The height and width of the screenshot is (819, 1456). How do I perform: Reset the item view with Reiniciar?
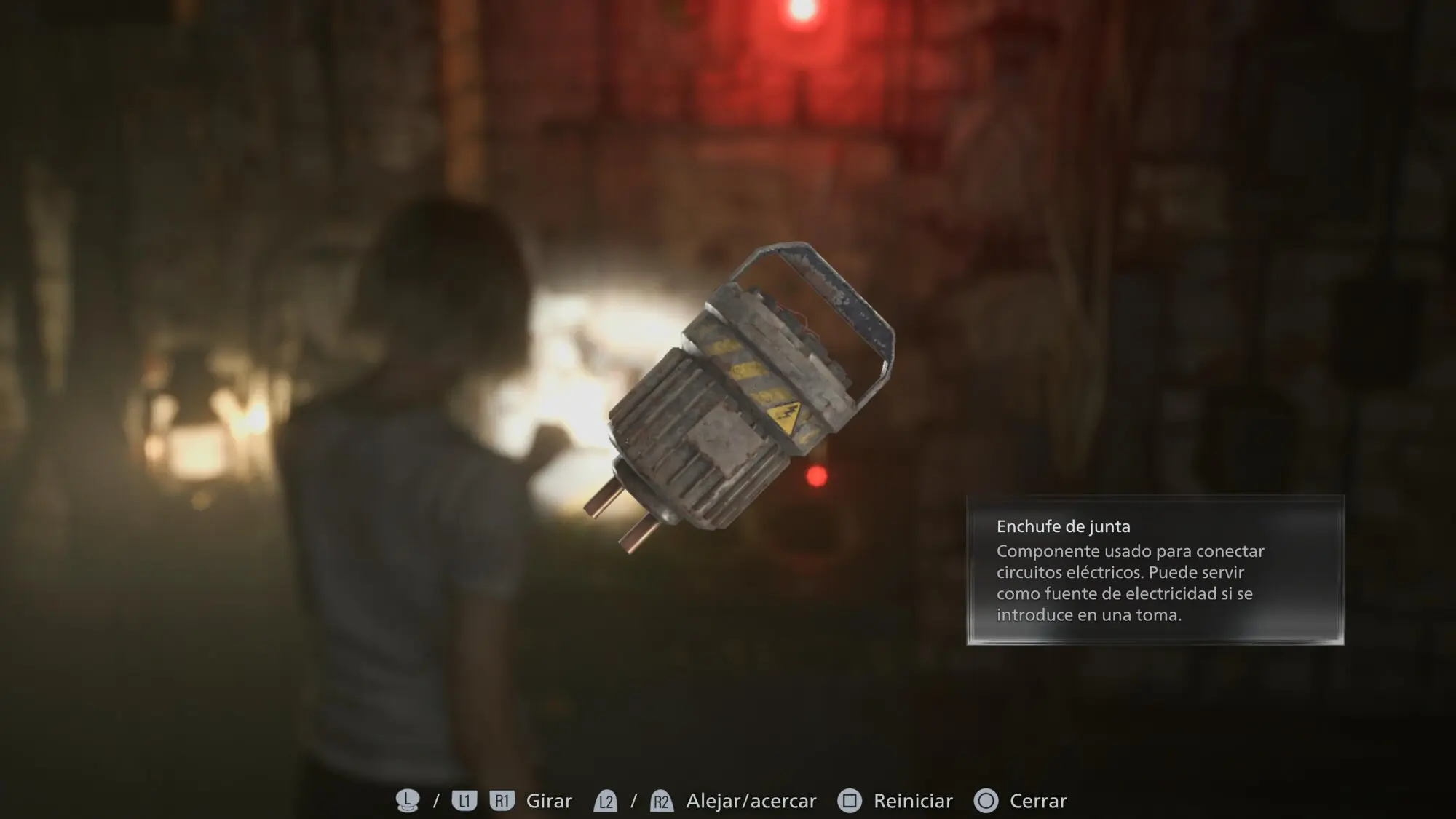click(x=912, y=801)
